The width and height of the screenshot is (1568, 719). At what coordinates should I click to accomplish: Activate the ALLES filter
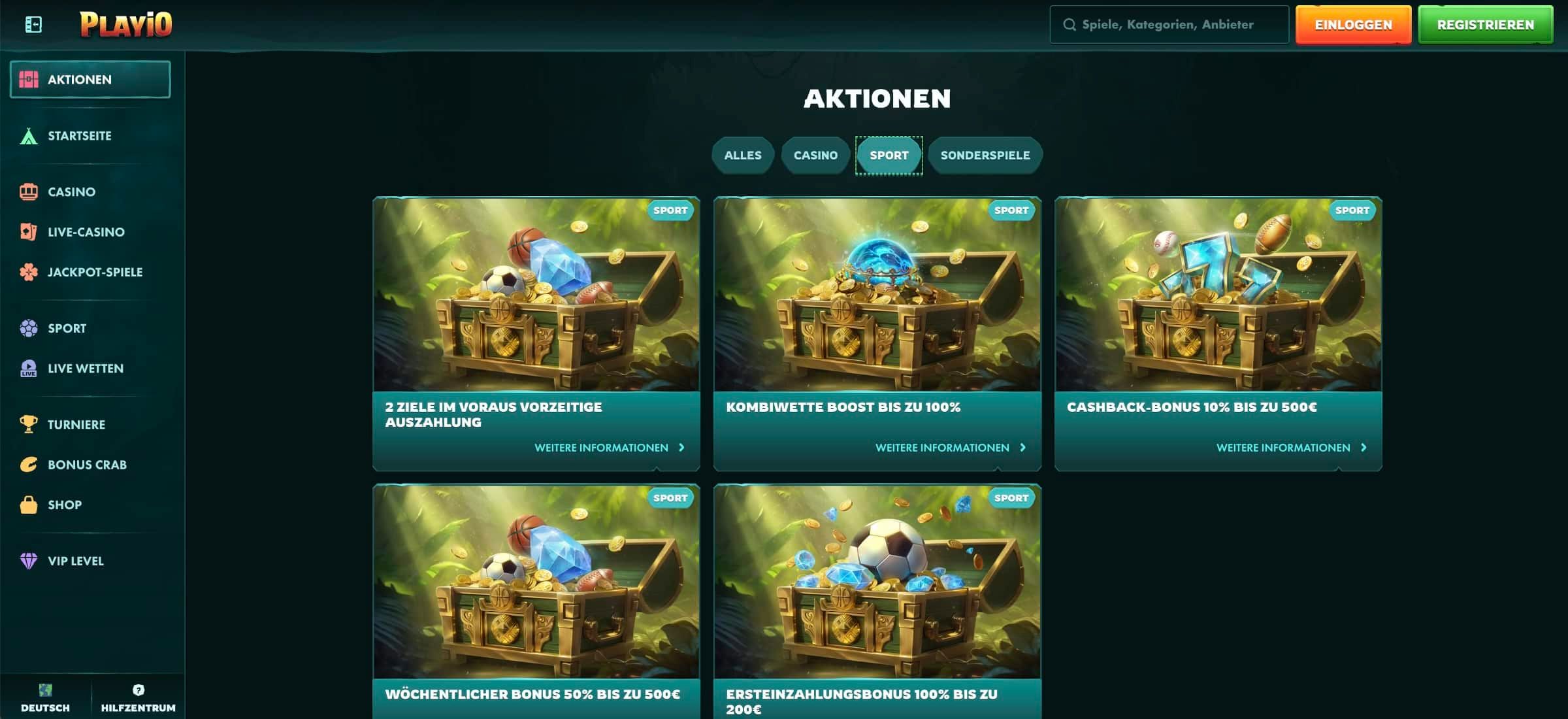[743, 155]
